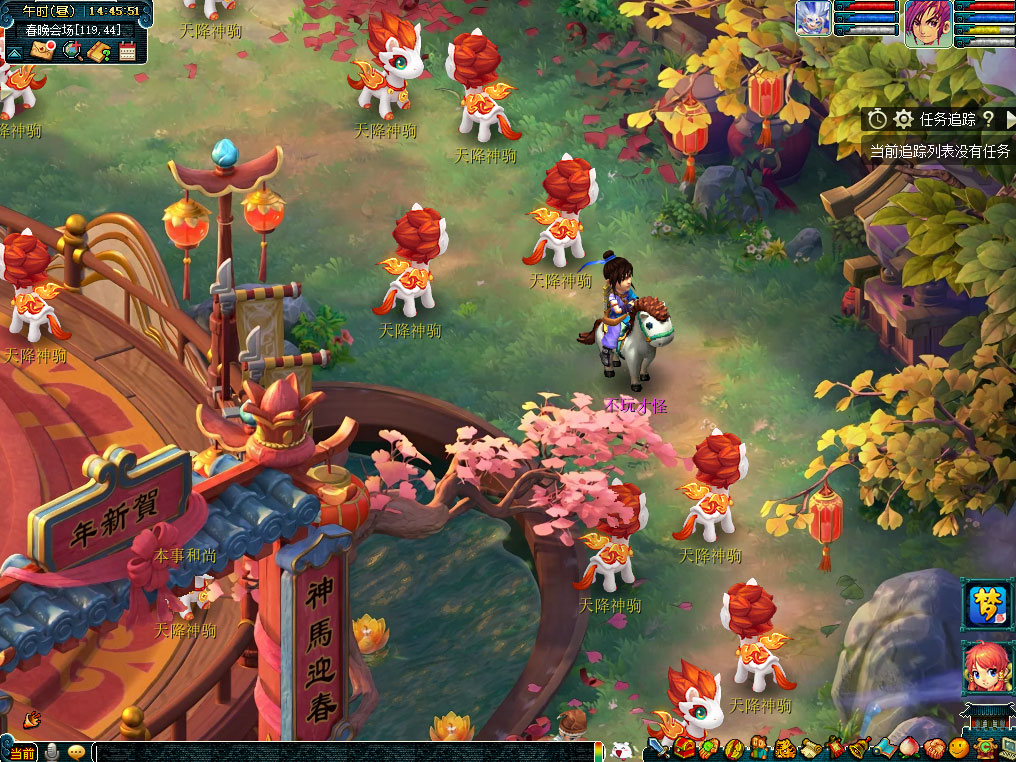This screenshot has height=762, width=1016.
Task: Click the red-haired girl portrait button
Action: tap(985, 667)
